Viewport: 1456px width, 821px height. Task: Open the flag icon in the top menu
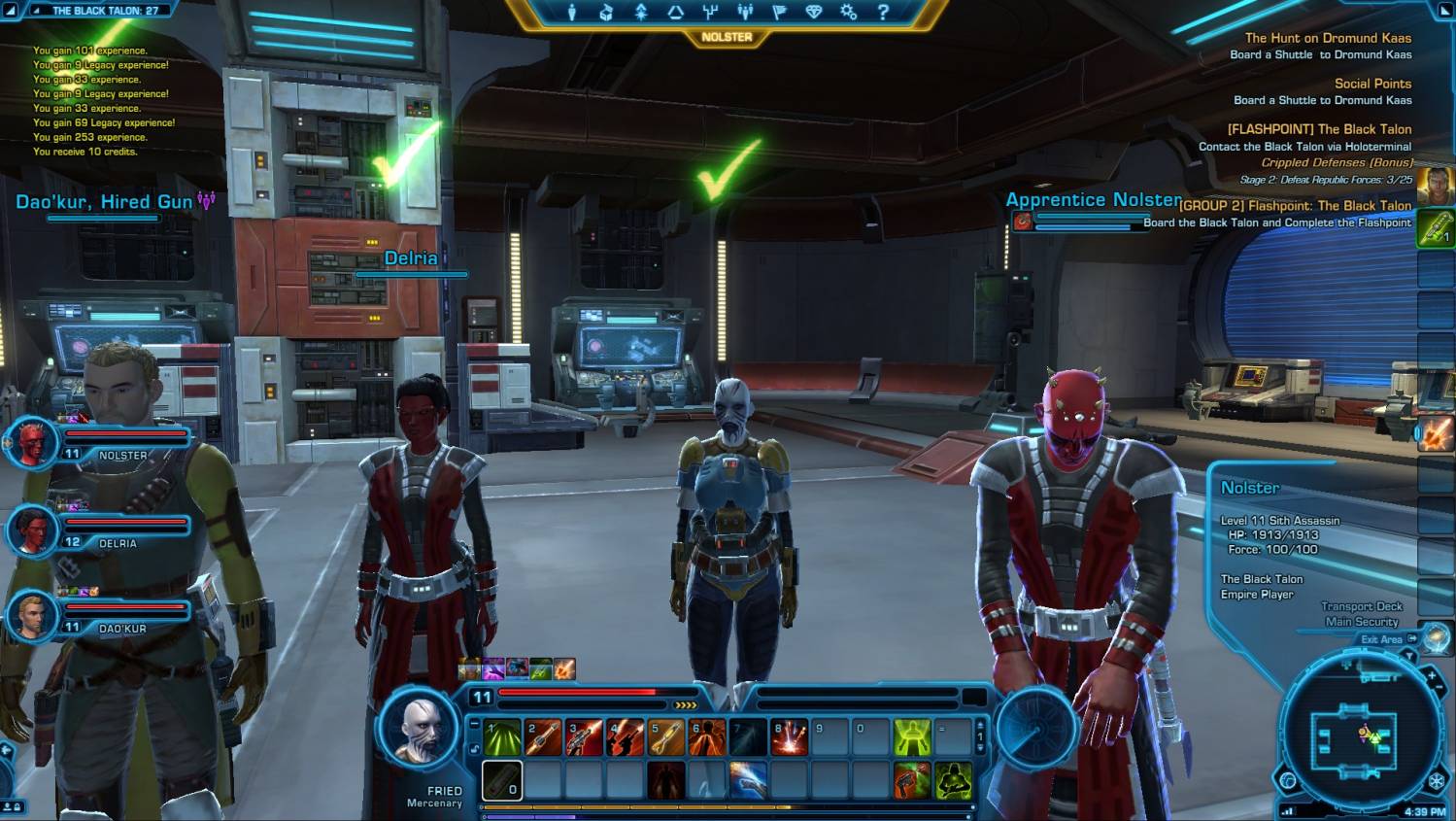click(x=779, y=12)
